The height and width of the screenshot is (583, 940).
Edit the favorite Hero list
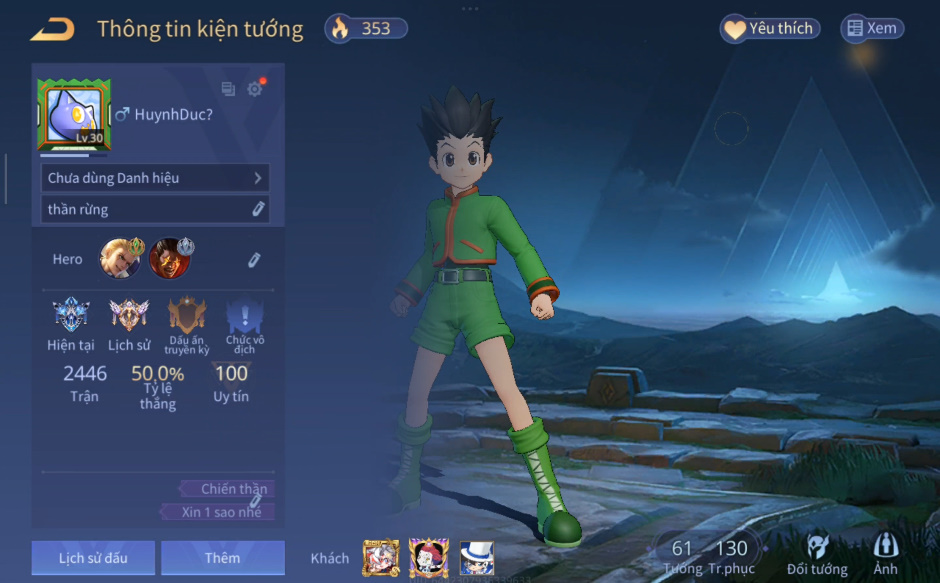[254, 260]
